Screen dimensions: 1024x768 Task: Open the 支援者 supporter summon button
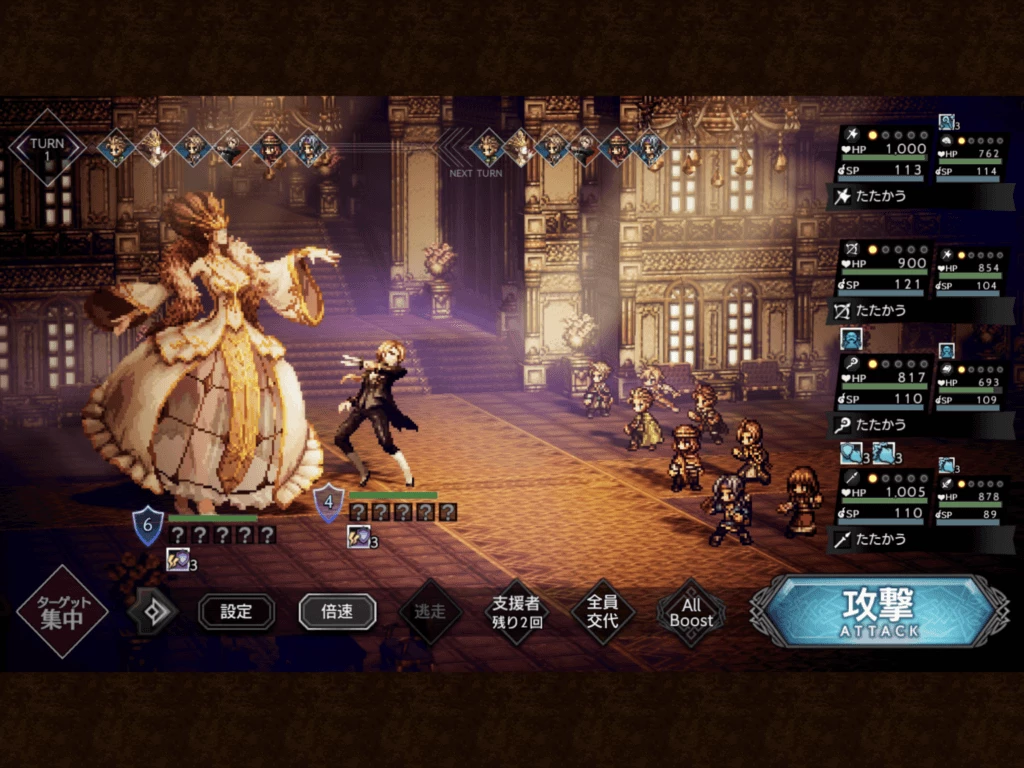coord(516,611)
